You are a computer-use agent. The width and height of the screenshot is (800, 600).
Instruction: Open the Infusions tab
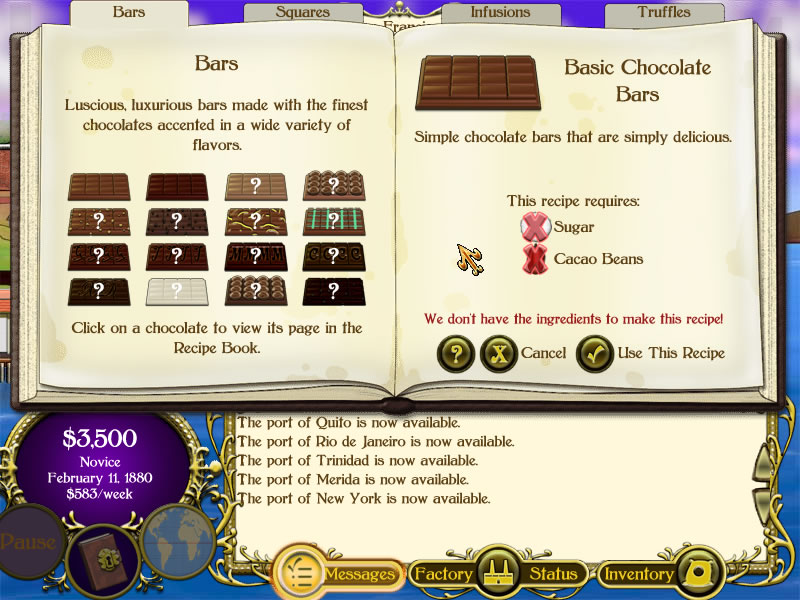coord(500,13)
